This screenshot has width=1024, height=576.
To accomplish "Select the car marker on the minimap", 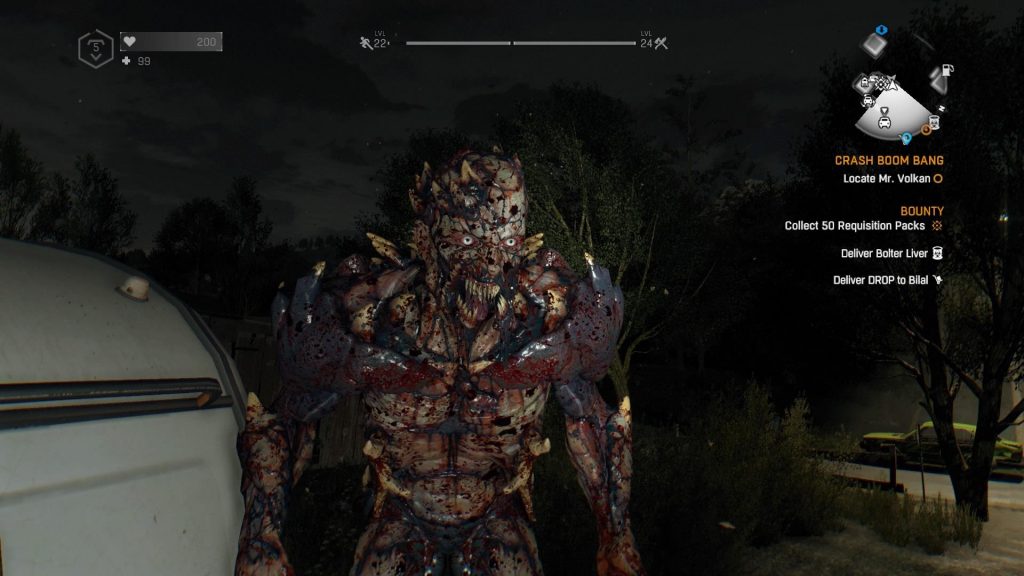I will coord(885,122).
